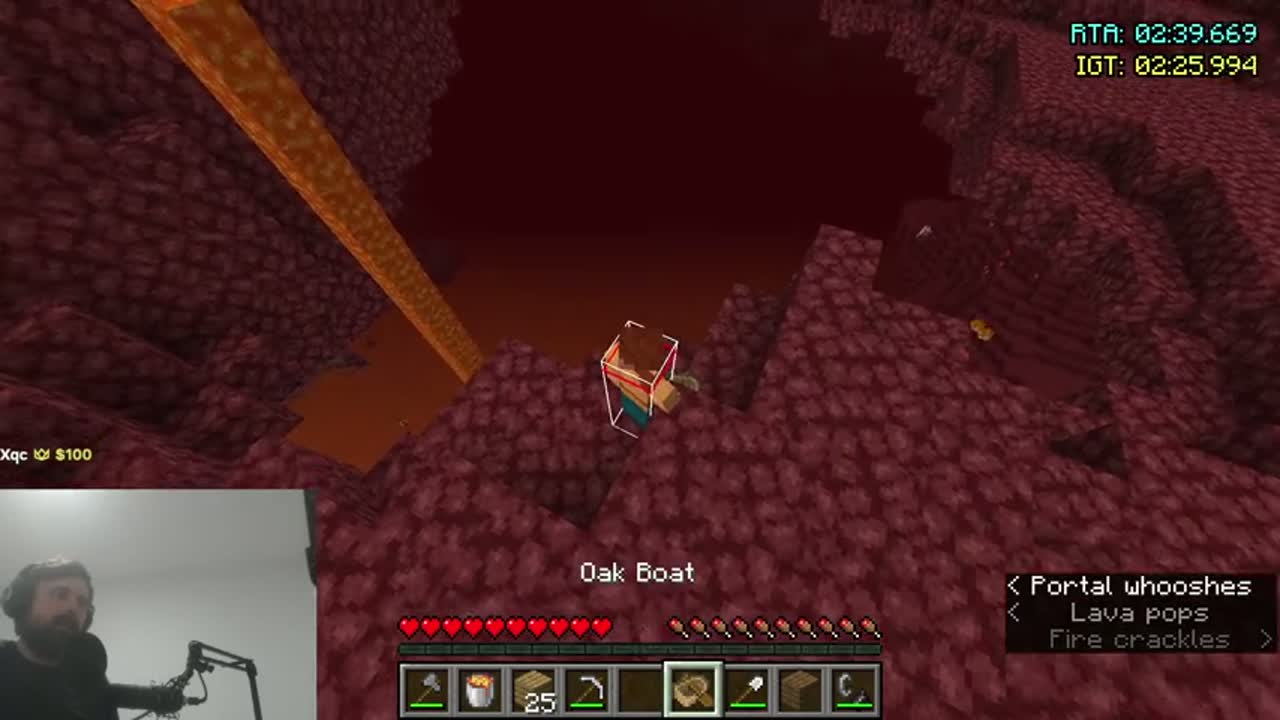Screen dimensions: 1280x720
Task: Click a red heart in the health bar
Action: (x=500, y=627)
